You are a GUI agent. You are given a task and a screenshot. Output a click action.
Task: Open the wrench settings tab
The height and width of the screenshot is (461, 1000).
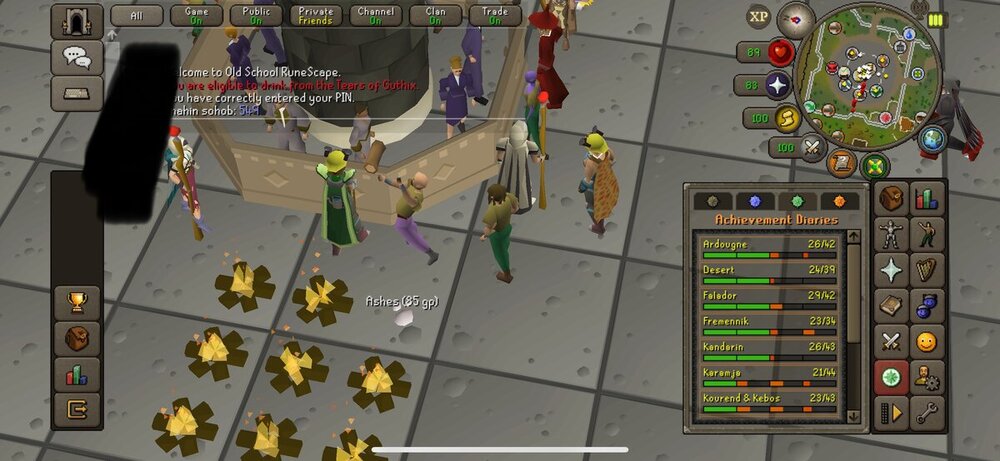click(x=927, y=412)
